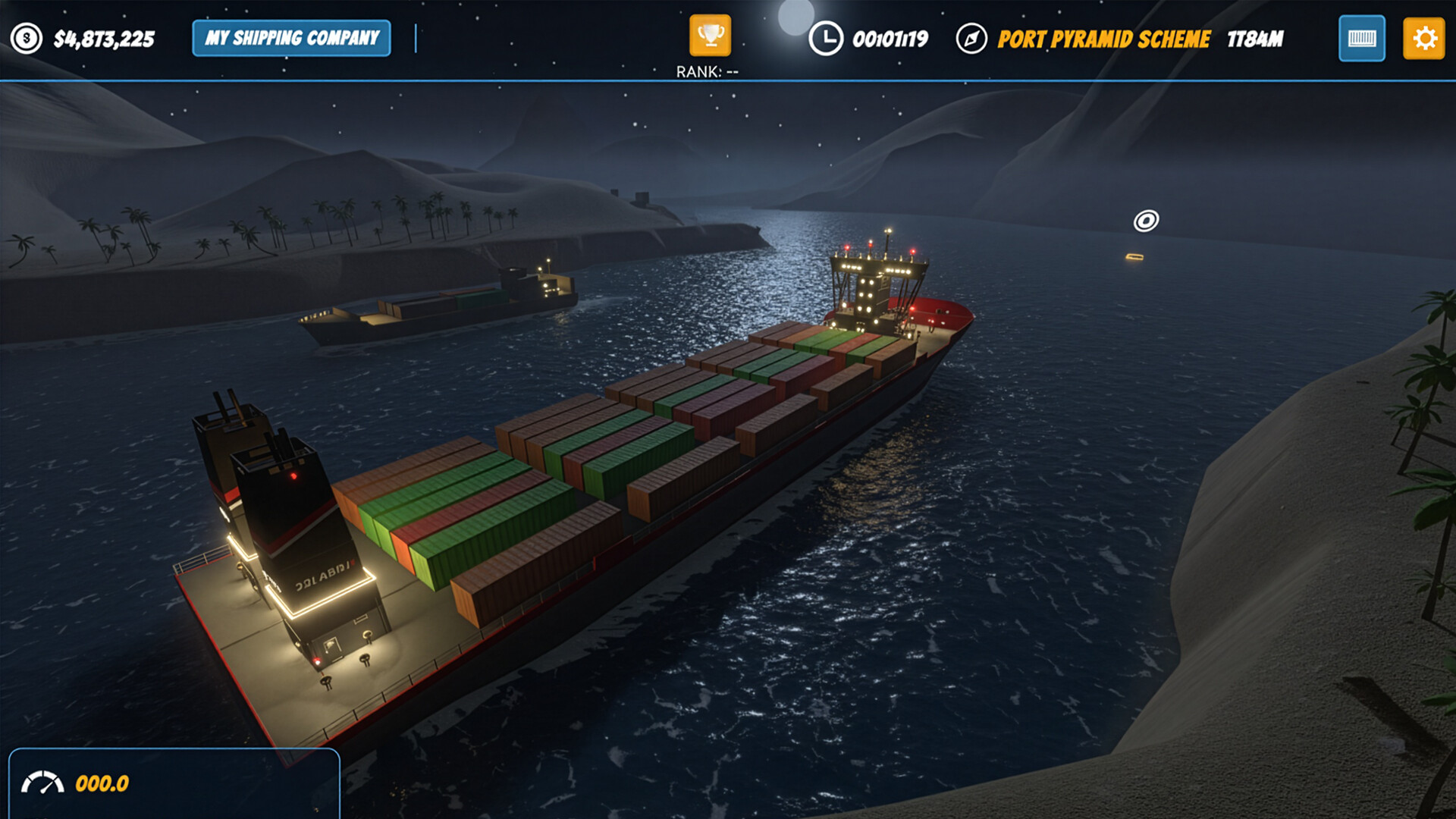
Task: Click the speed value 000.0 readout
Action: (x=101, y=784)
